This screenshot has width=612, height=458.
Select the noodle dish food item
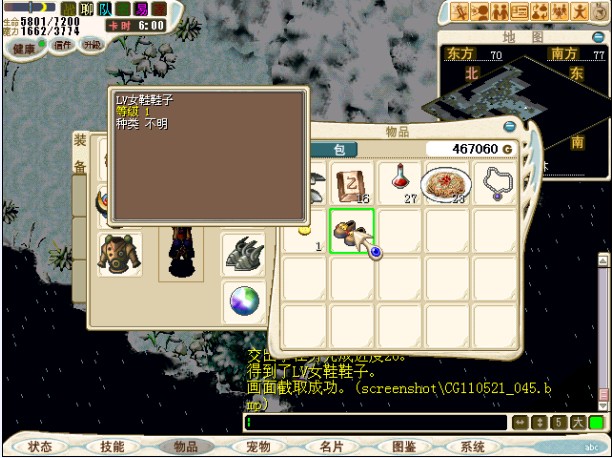pos(446,183)
